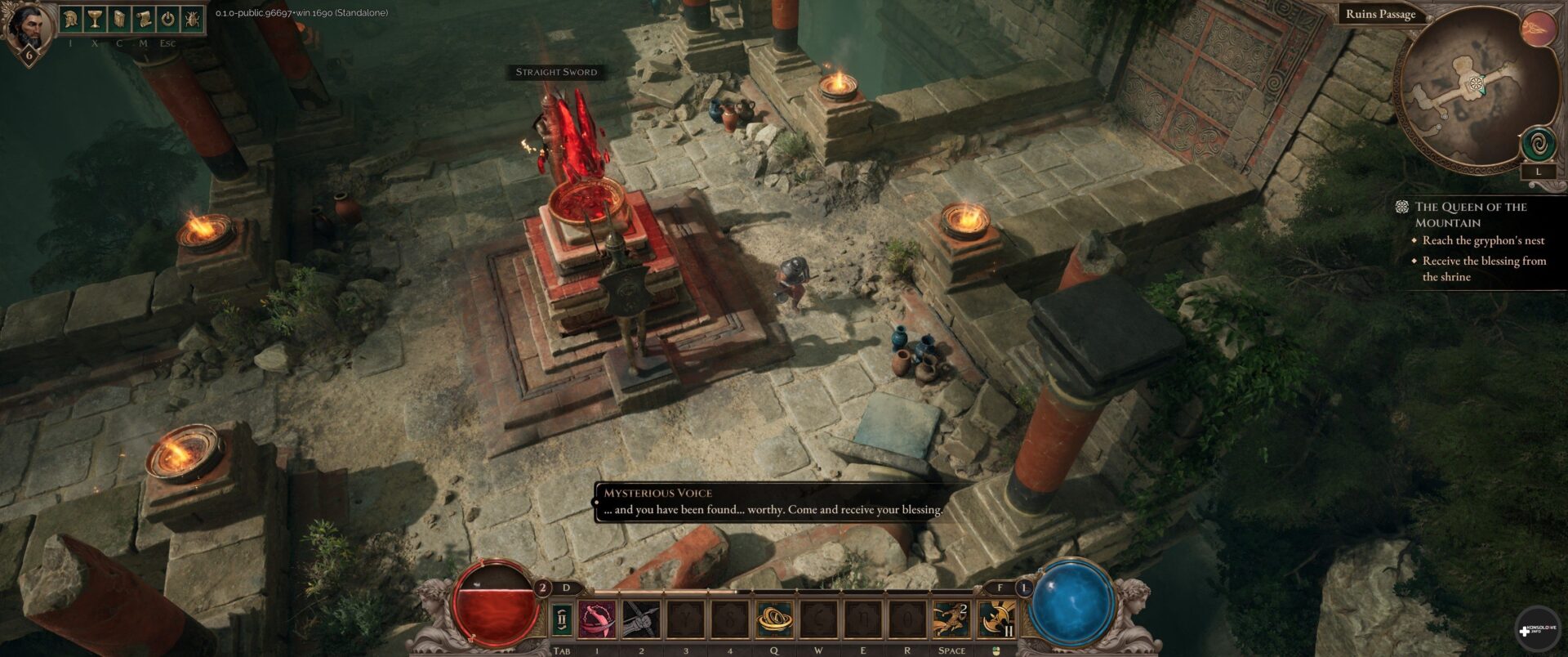Screen dimensions: 1568x657
Task: Click the red bird icon above minimap
Action: [x=1536, y=29]
